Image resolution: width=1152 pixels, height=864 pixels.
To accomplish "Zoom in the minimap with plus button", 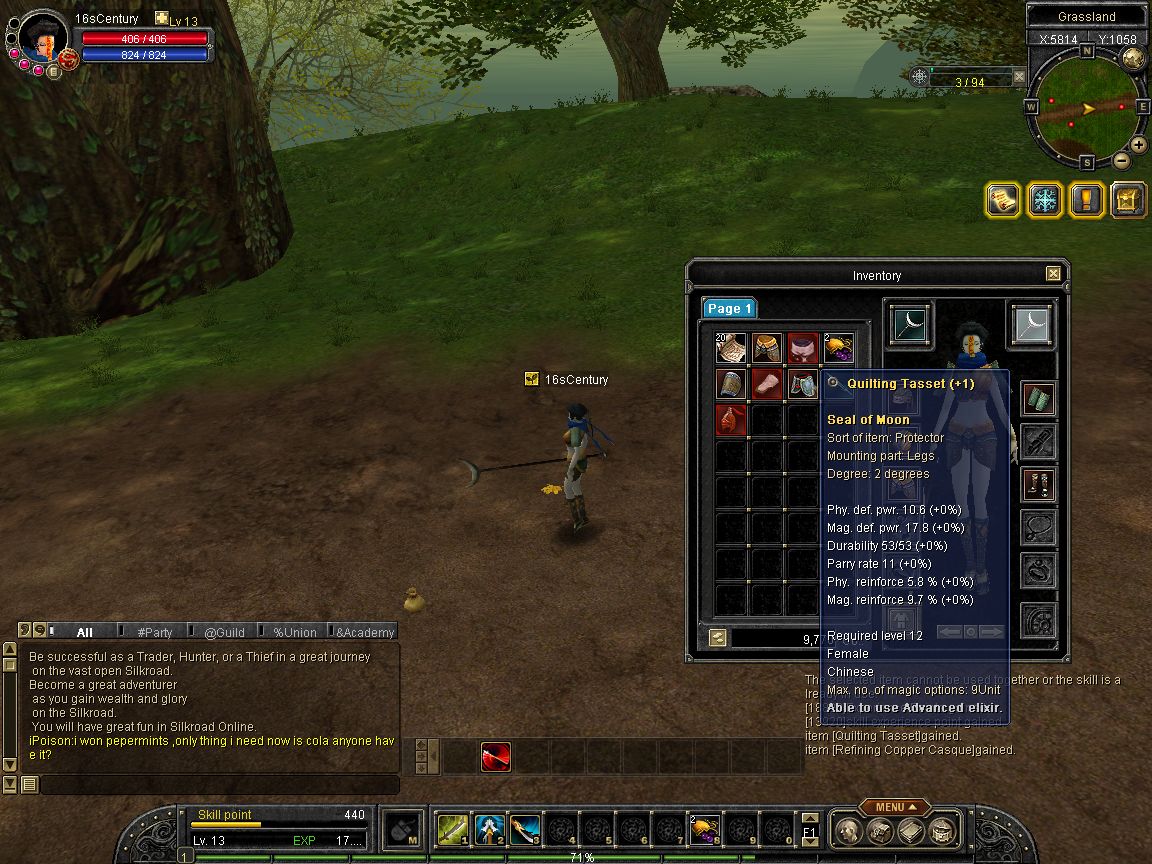I will (1139, 144).
